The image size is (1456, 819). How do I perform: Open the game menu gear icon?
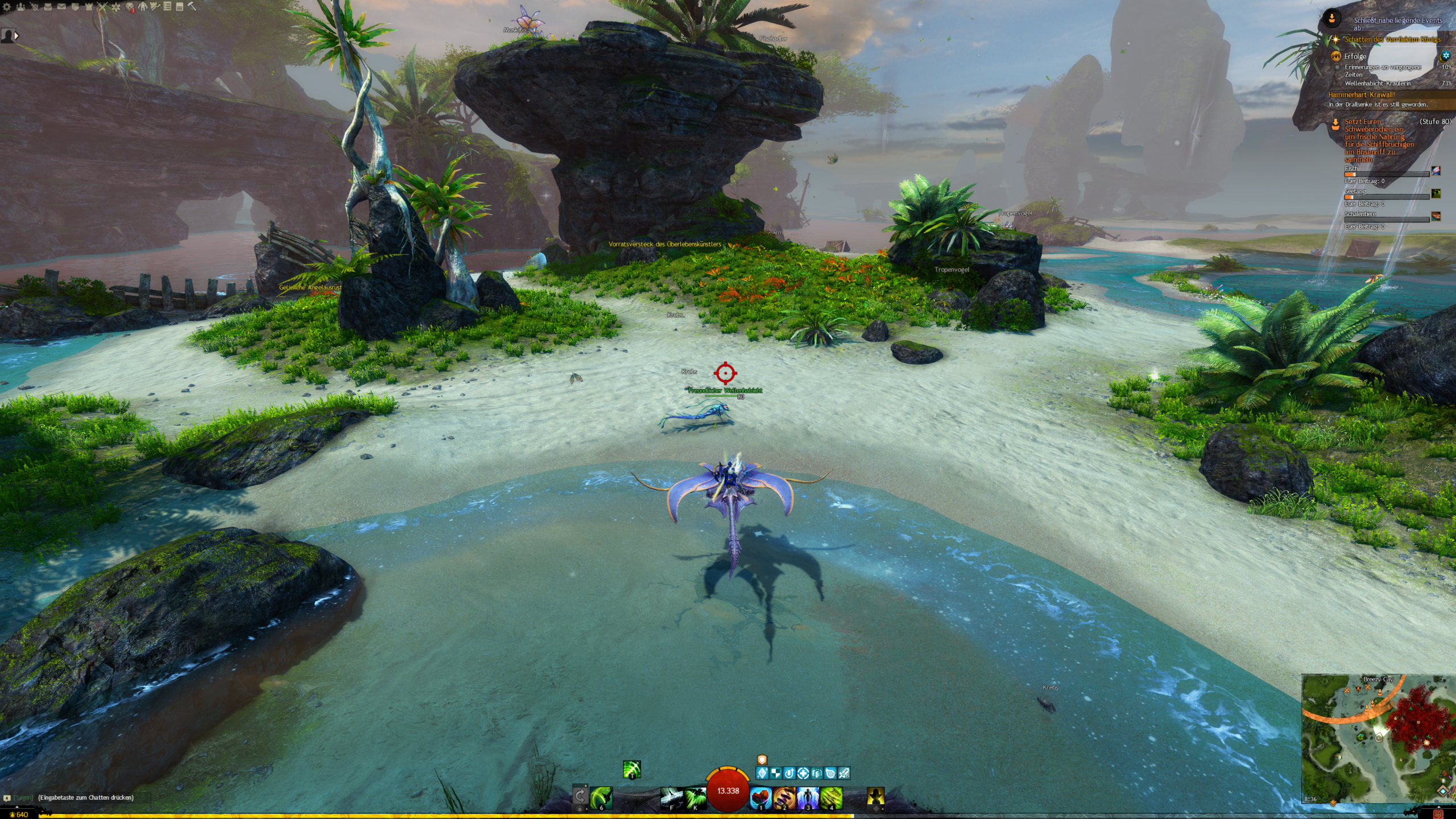(x=7, y=7)
